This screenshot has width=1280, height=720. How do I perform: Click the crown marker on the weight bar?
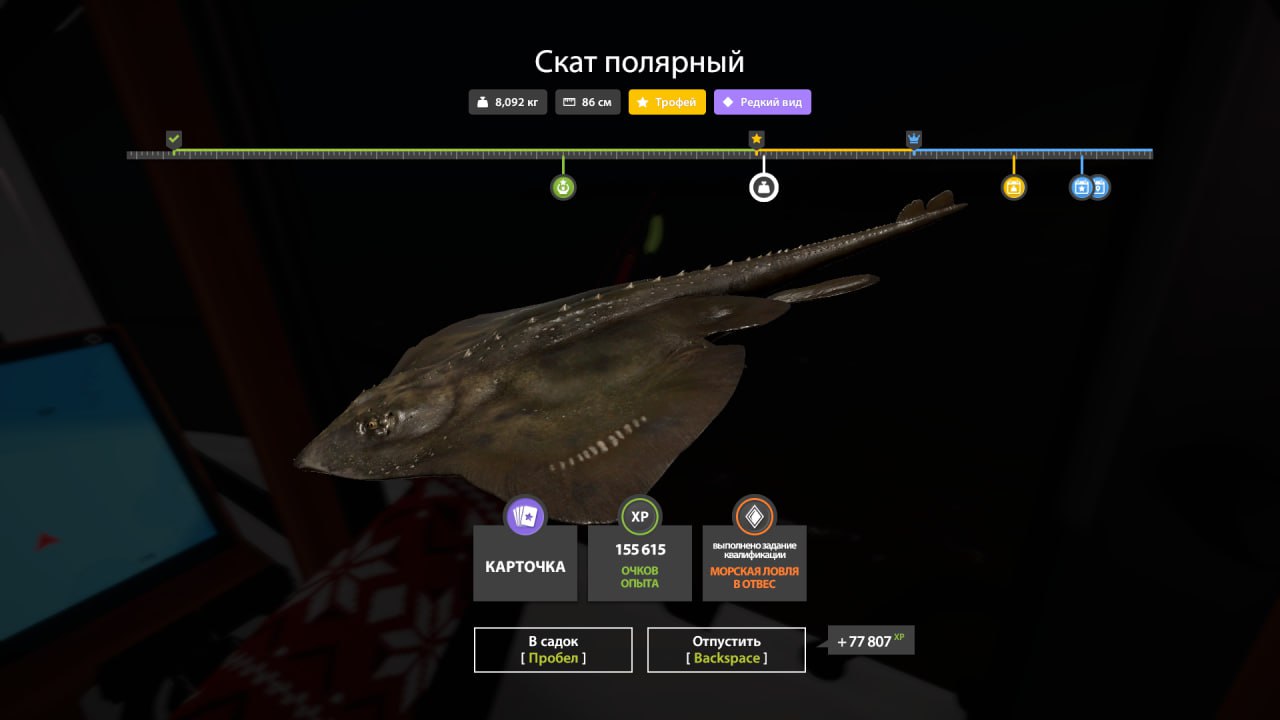(912, 139)
